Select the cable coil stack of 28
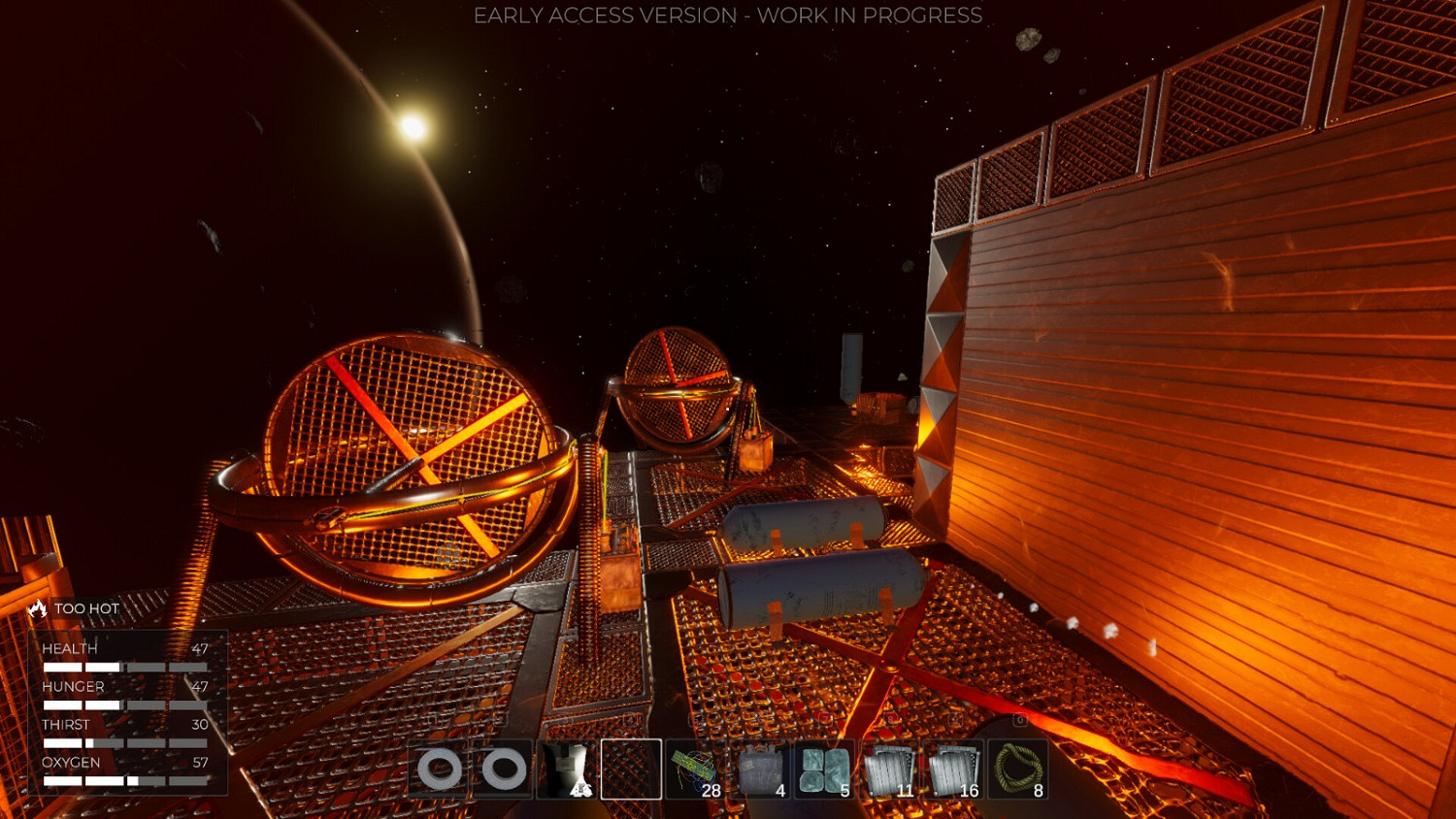Screen dimensions: 1456x819 click(697, 767)
